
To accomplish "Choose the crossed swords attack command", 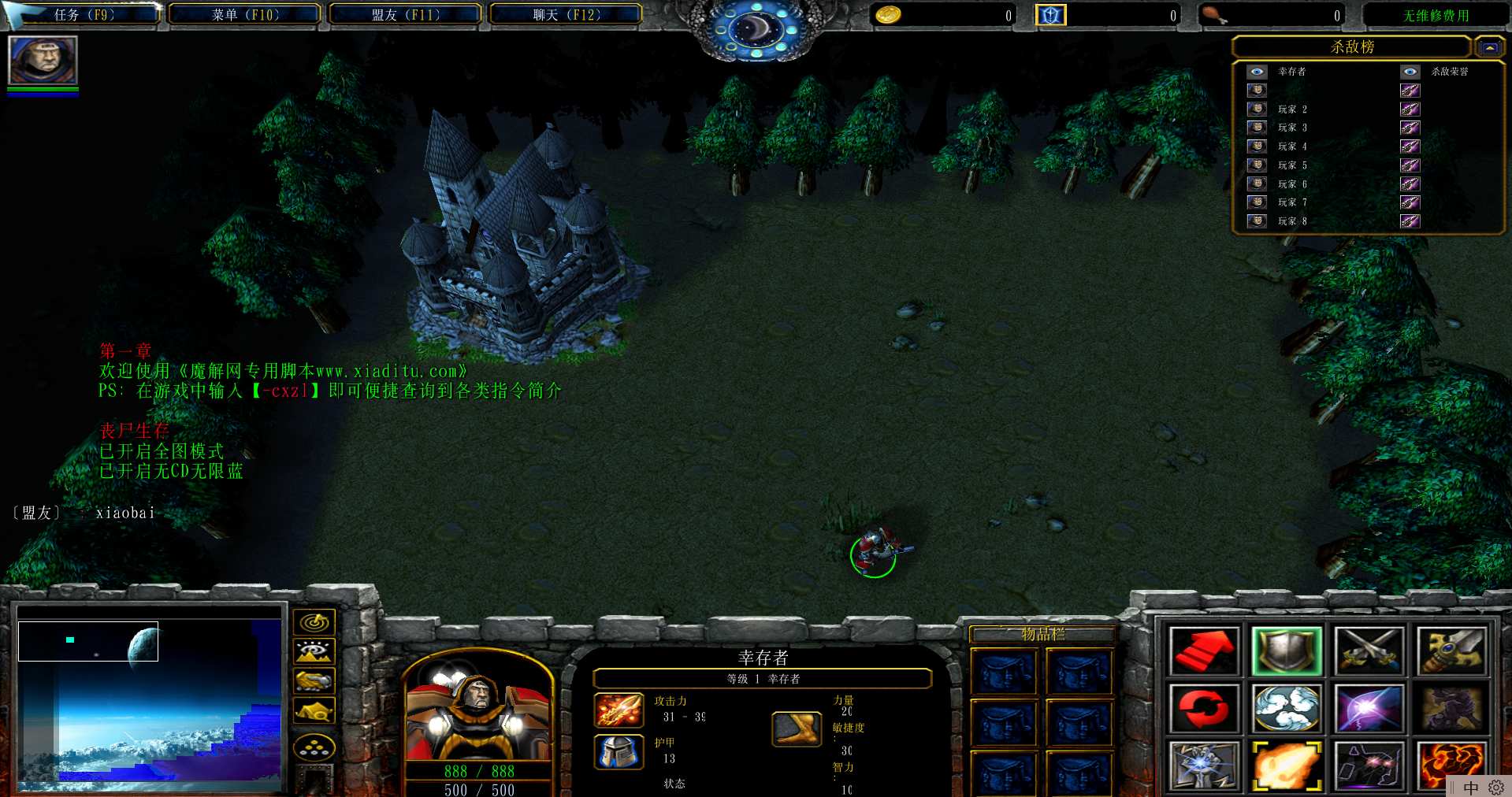I will pyautogui.click(x=1369, y=652).
